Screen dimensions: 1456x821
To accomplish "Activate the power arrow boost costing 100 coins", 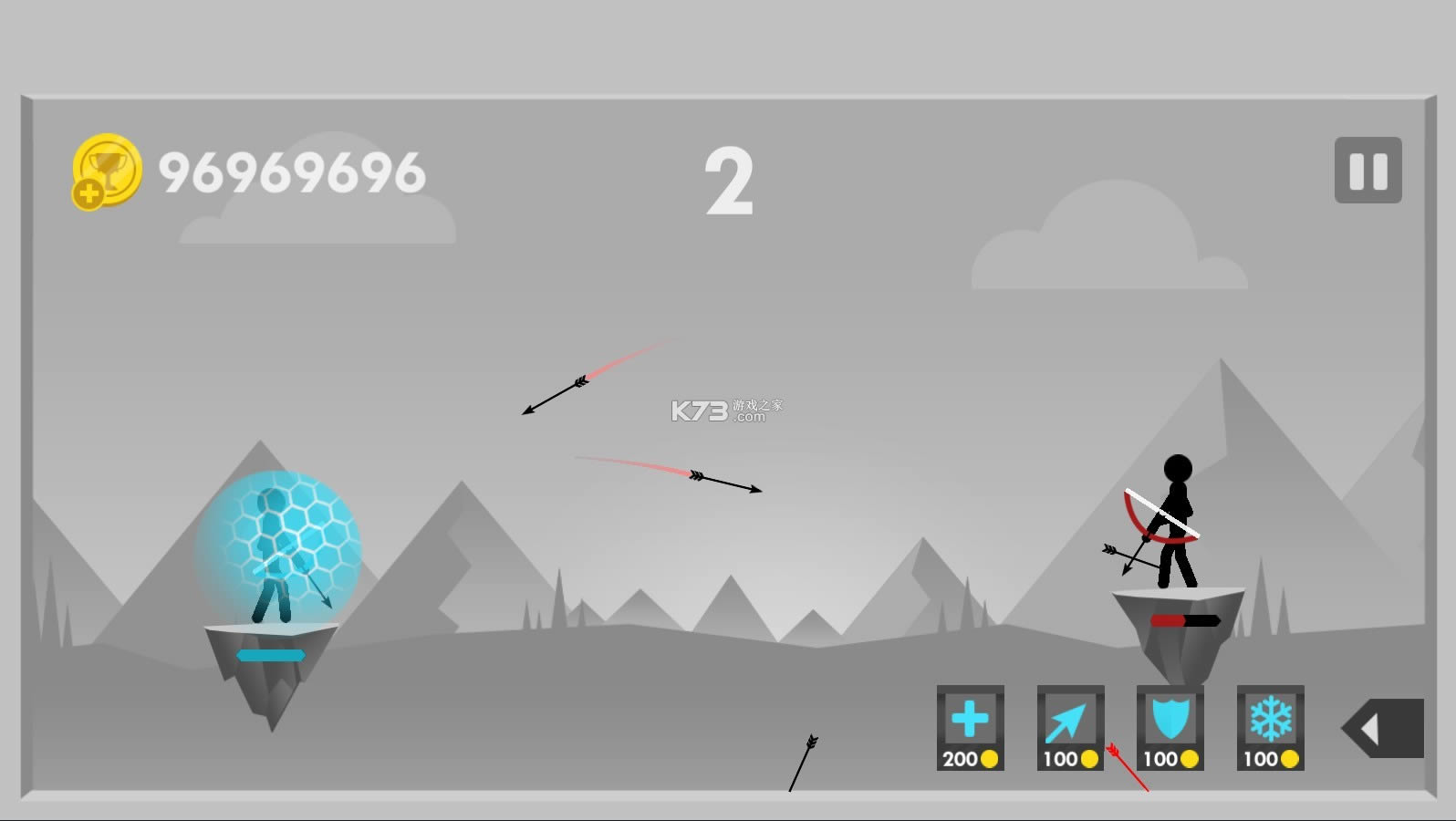I will (x=1069, y=730).
